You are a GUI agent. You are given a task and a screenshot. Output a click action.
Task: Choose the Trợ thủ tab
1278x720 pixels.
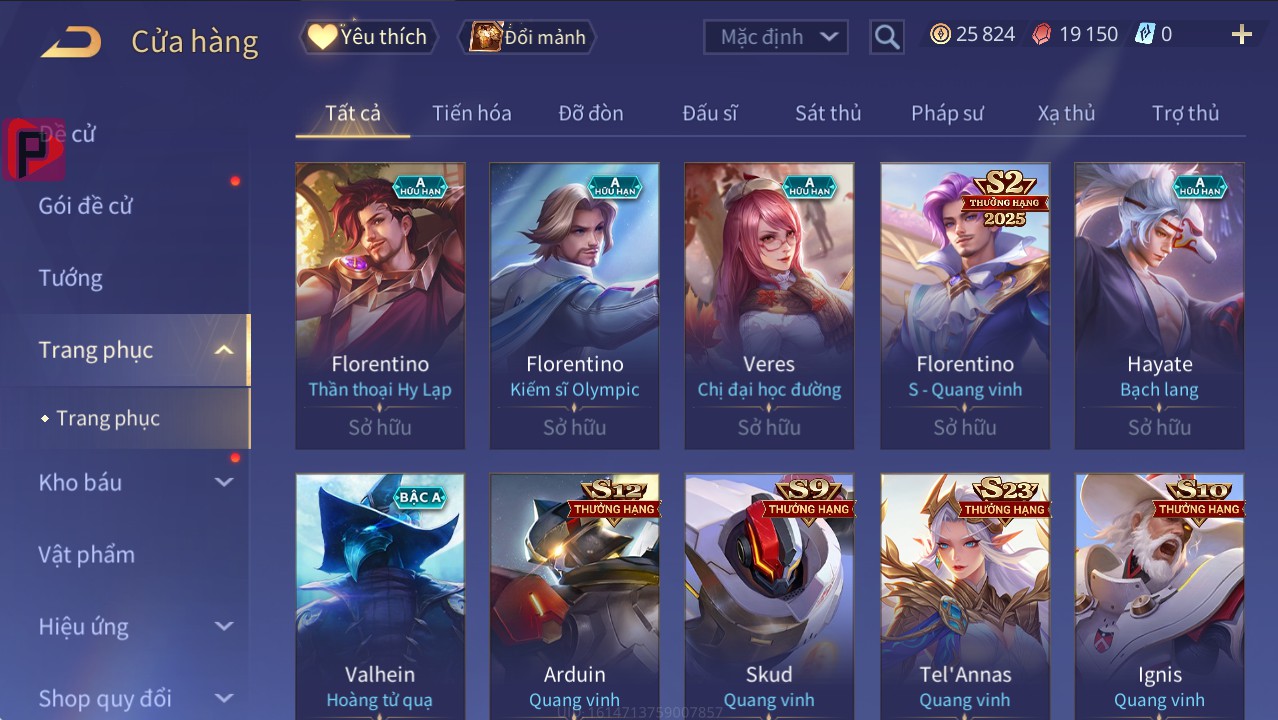pyautogui.click(x=1185, y=113)
